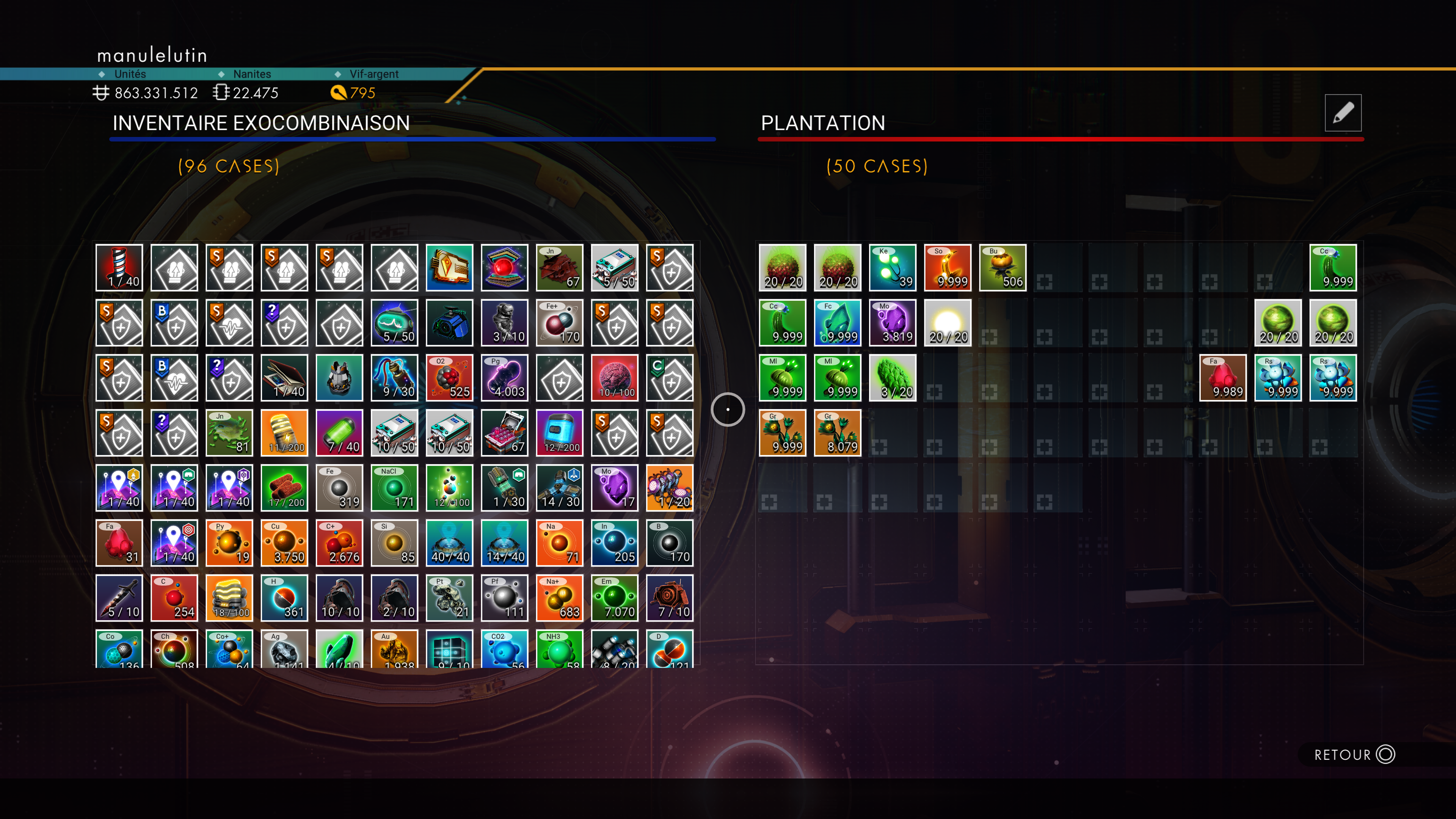The height and width of the screenshot is (819, 1456).
Task: Select the Fc slot in Plantation
Action: [837, 323]
